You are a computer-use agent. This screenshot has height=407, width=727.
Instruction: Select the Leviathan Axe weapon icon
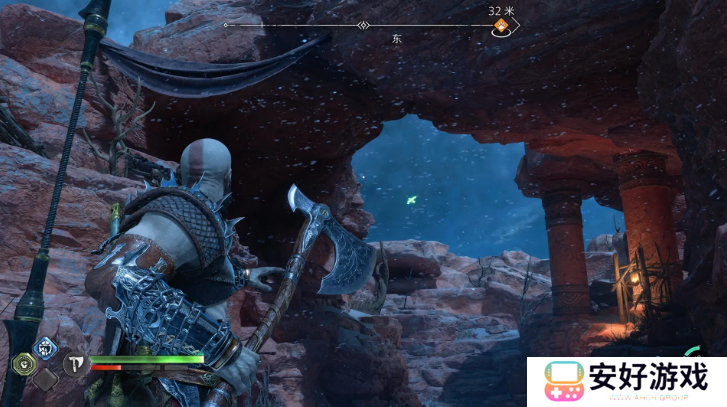[73, 363]
